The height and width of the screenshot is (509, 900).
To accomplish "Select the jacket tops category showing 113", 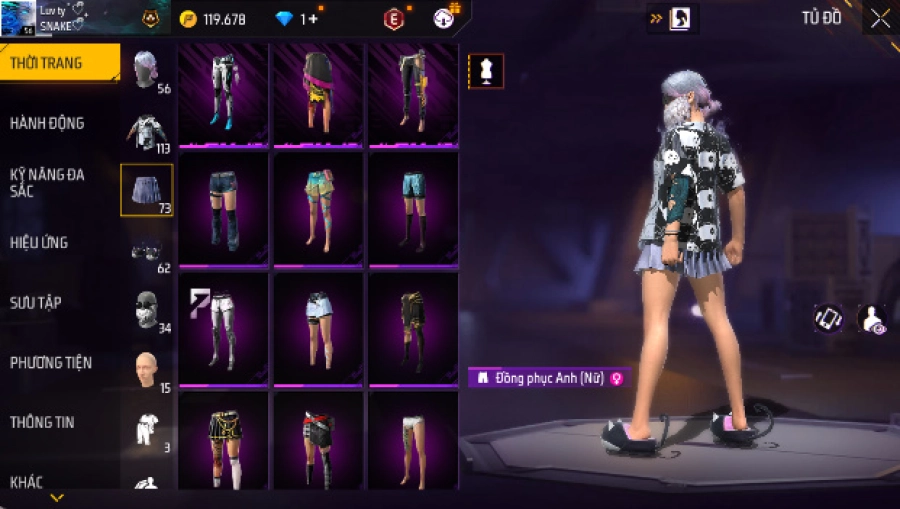I will pos(147,130).
